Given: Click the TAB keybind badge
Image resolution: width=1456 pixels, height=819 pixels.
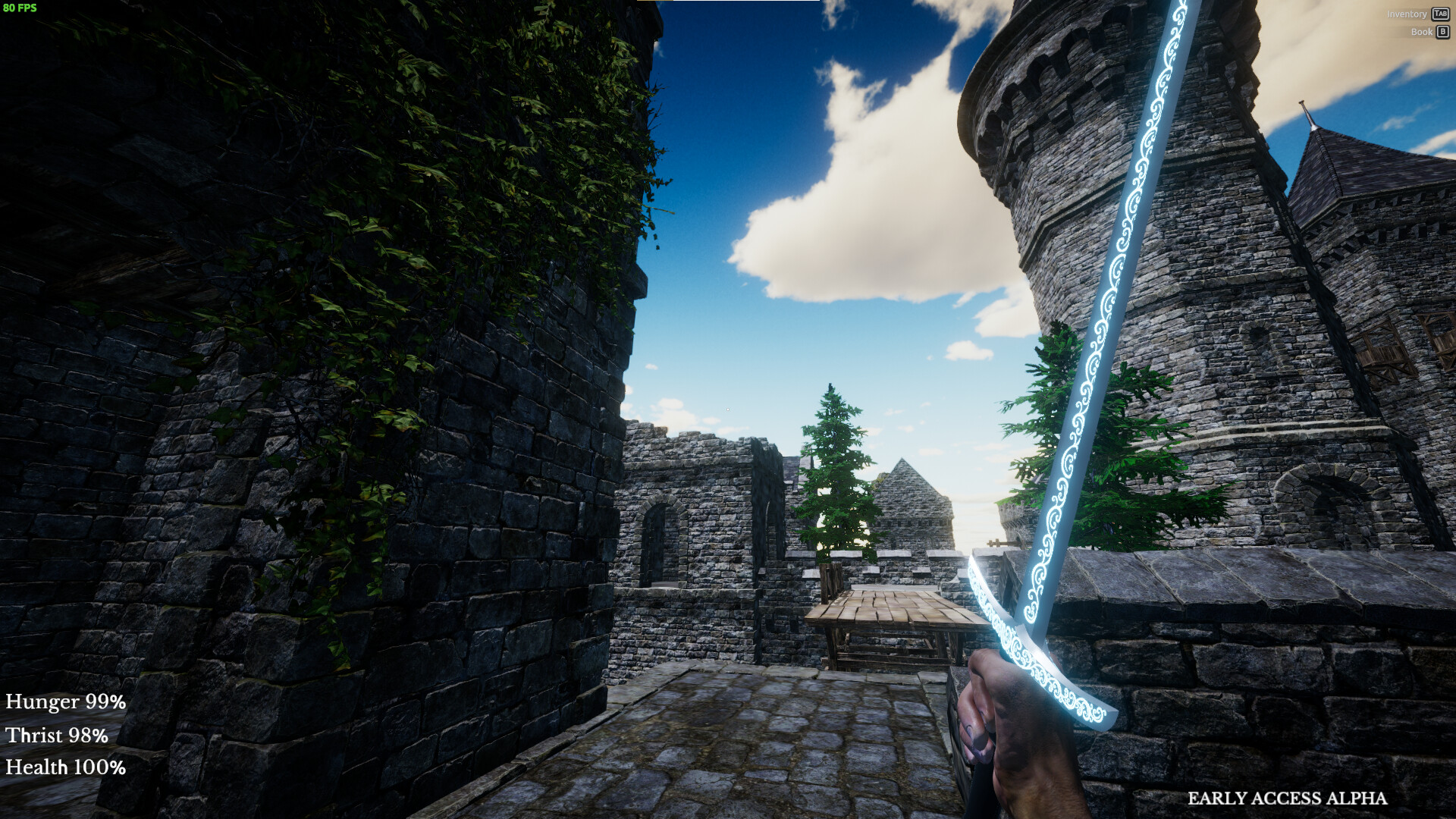Looking at the screenshot, I should 1440,14.
